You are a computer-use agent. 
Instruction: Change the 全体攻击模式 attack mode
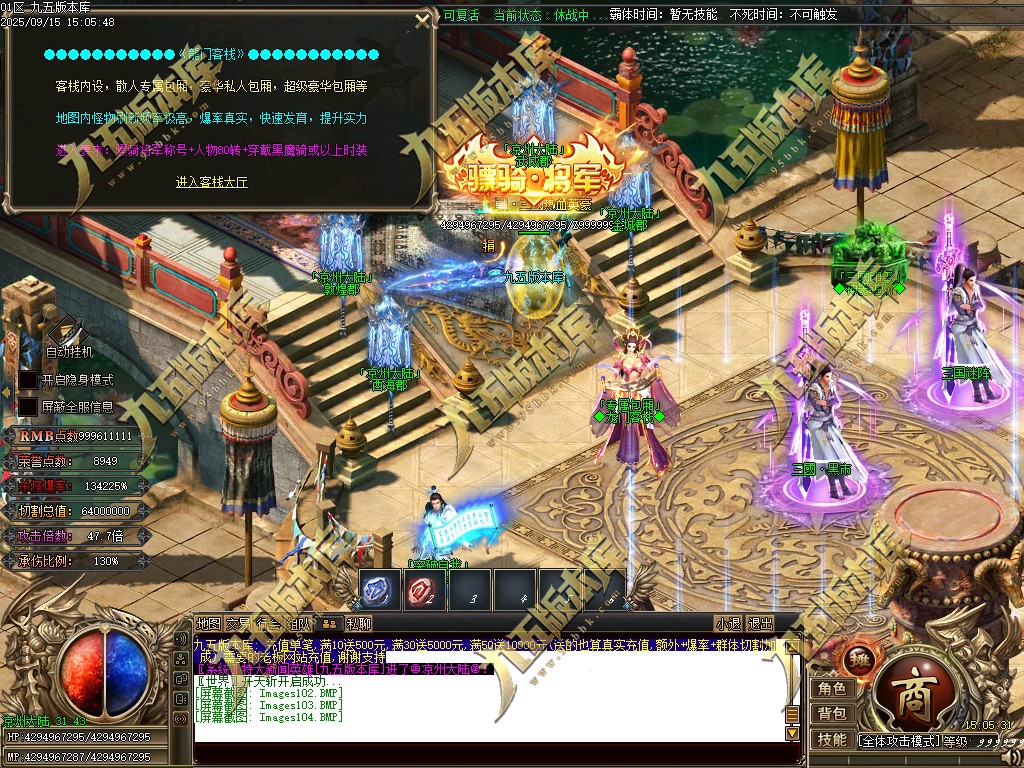click(x=897, y=741)
